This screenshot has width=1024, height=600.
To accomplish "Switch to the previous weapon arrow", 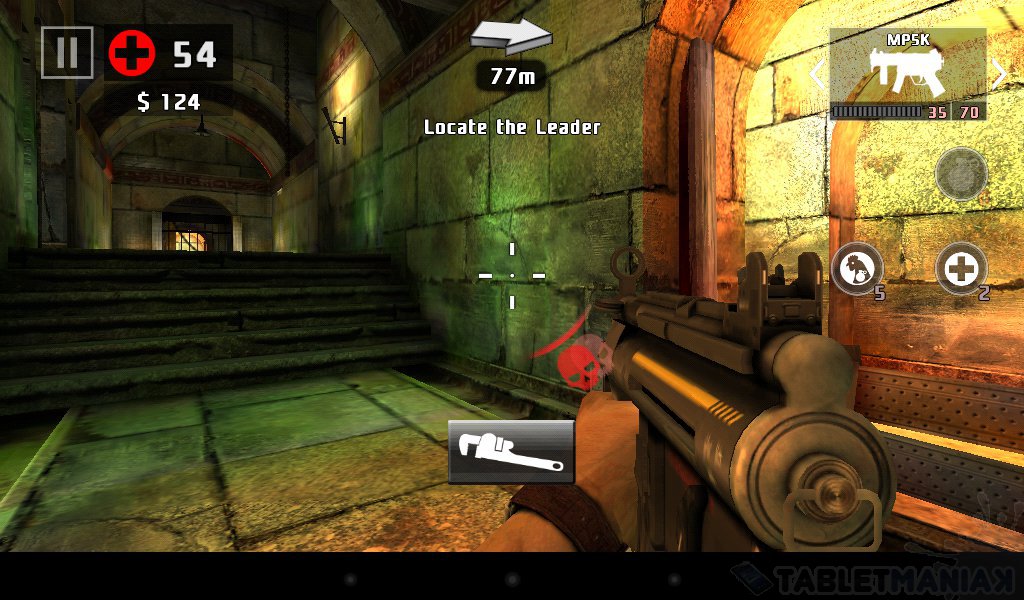I will (x=818, y=74).
